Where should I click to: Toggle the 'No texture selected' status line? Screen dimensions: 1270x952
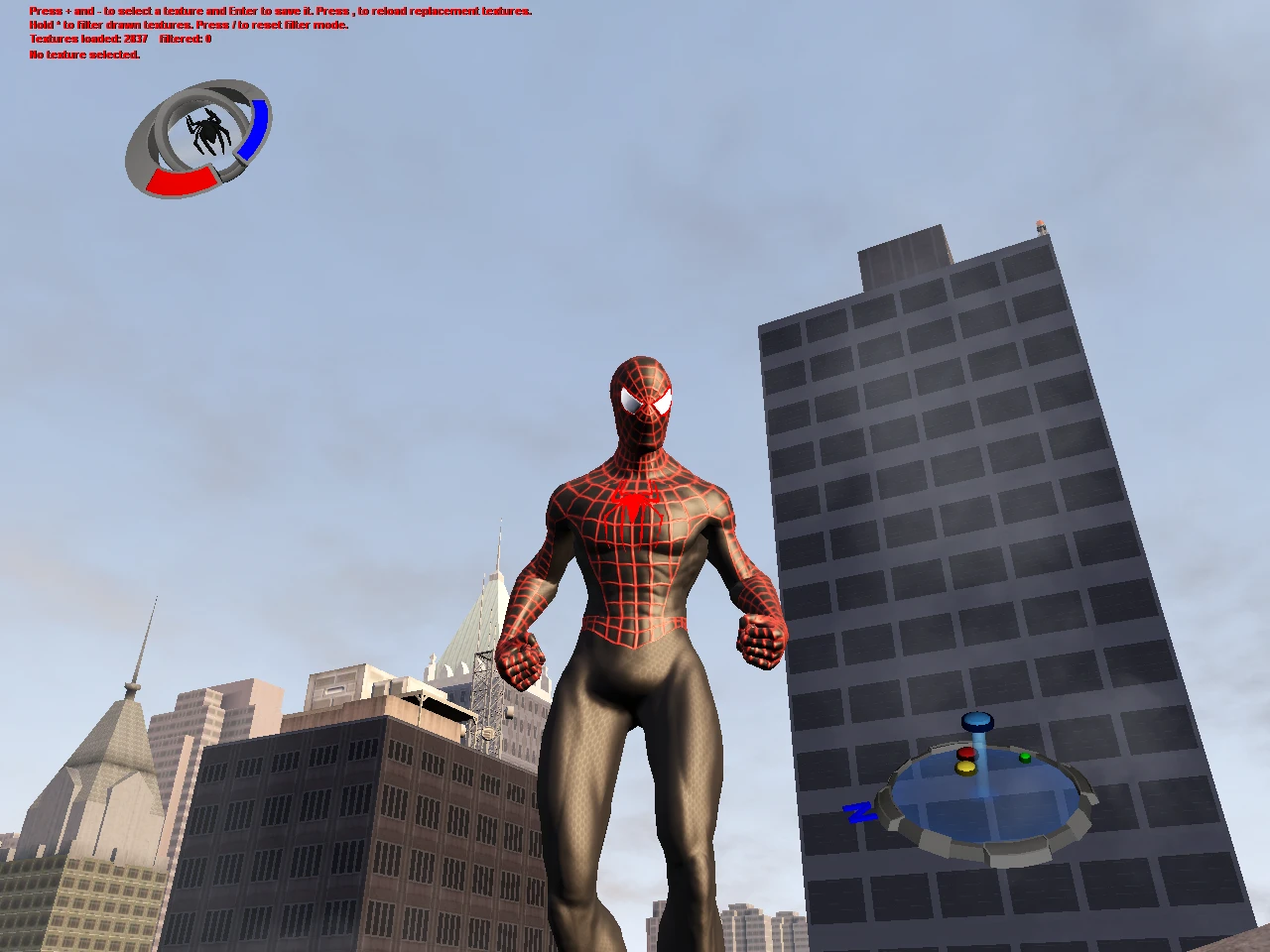pyautogui.click(x=85, y=55)
